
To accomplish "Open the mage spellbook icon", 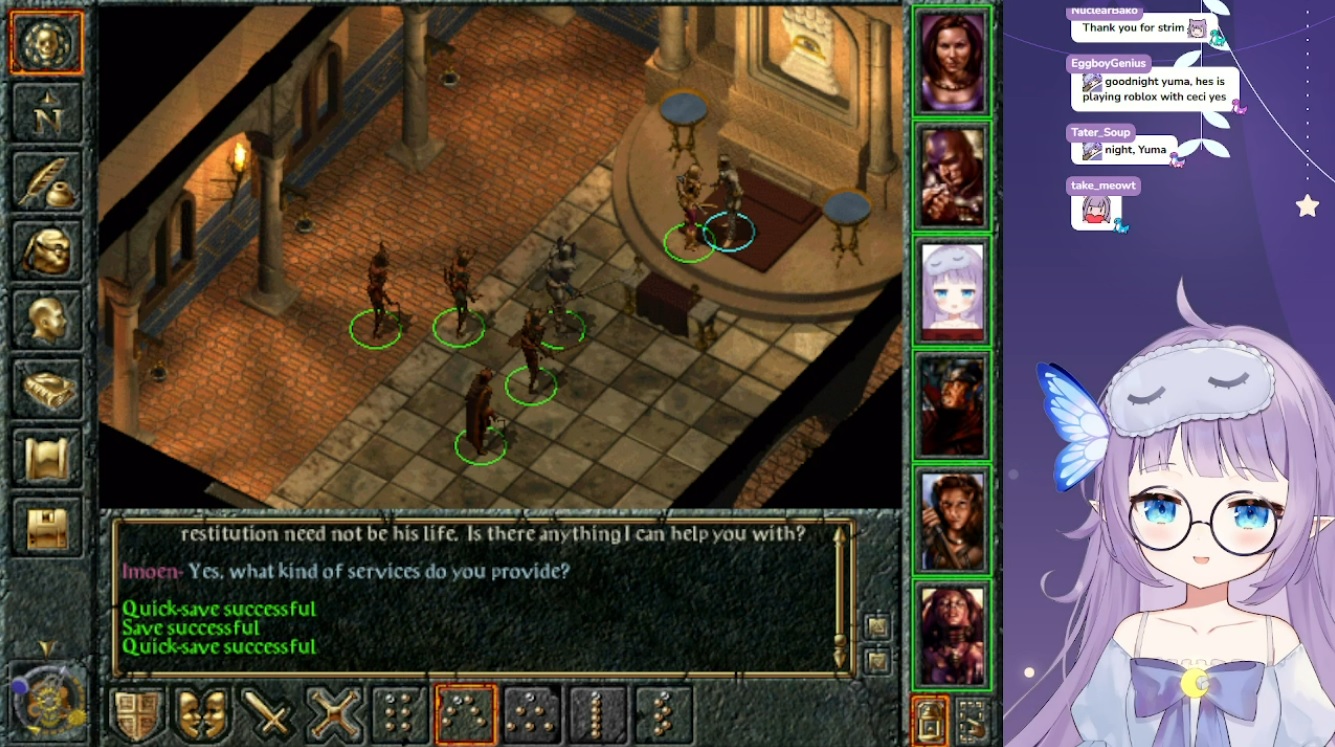I will 47,388.
